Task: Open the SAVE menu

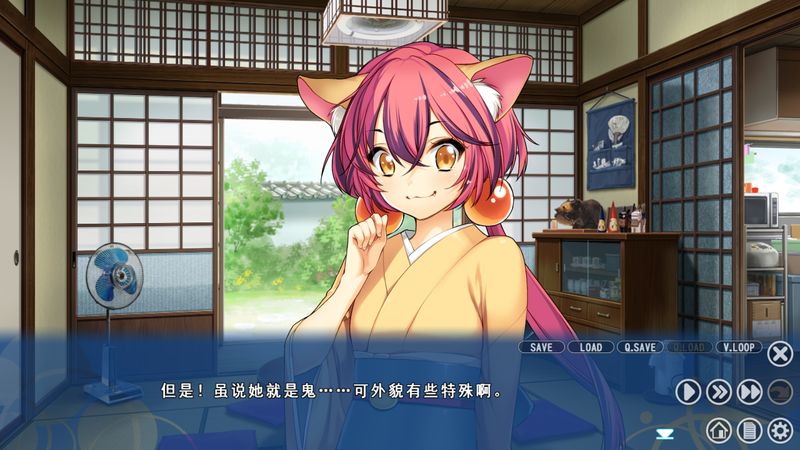Action: tap(541, 347)
